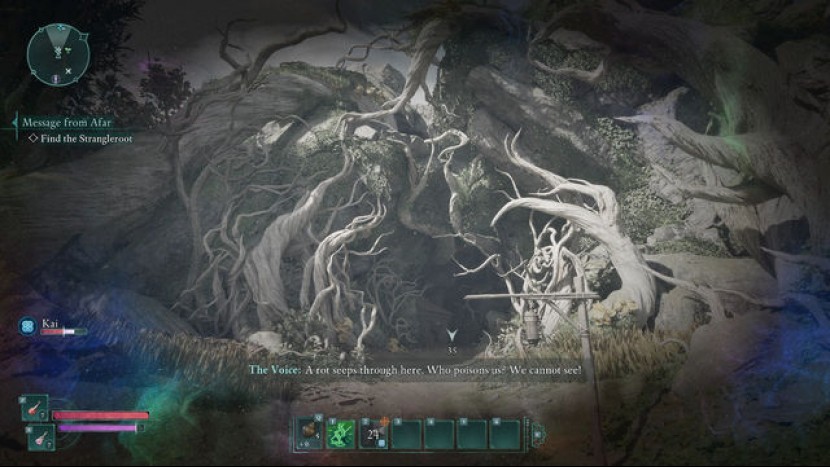Viewport: 830px width, 467px height.
Task: Choose the lower weapon slot
Action: pos(40,434)
